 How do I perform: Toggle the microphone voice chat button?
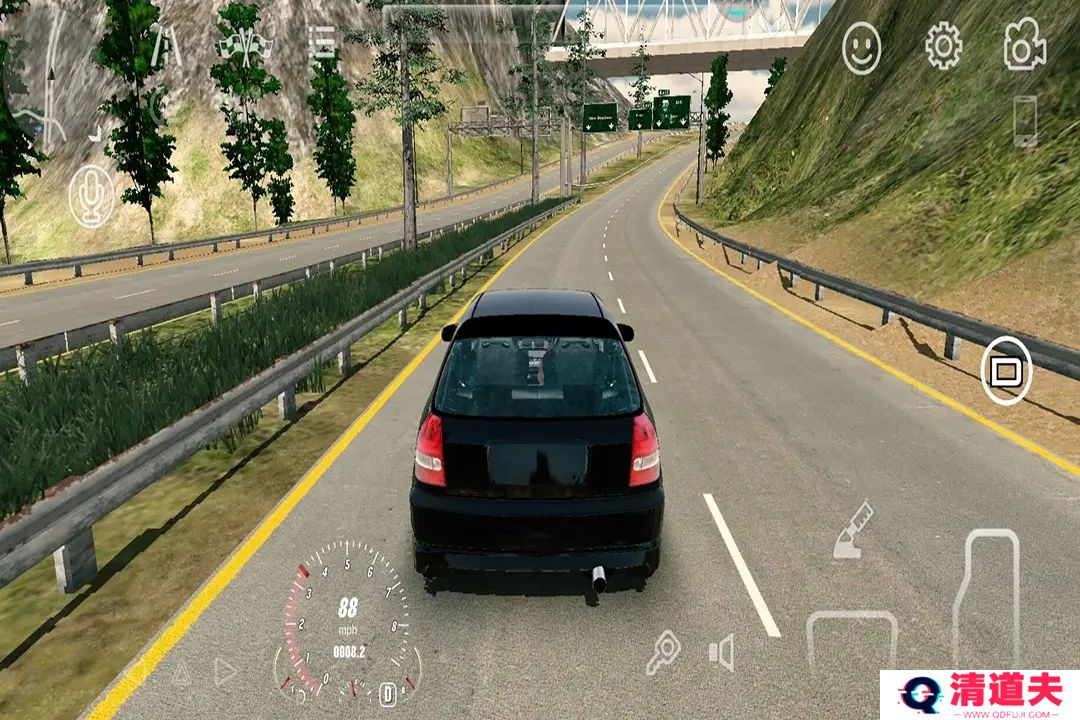point(91,195)
